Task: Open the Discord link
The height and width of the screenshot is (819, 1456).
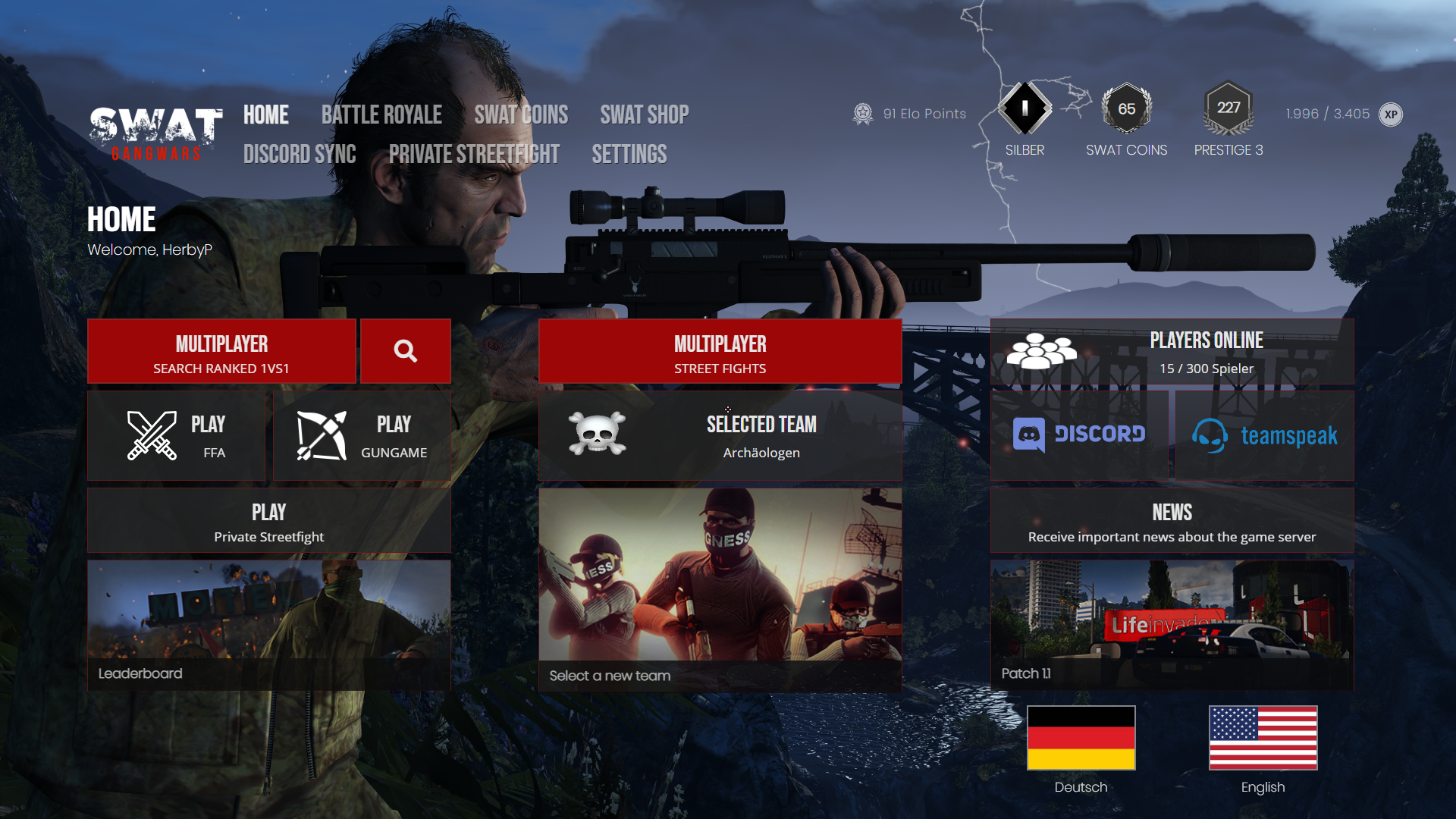Action: point(1079,435)
